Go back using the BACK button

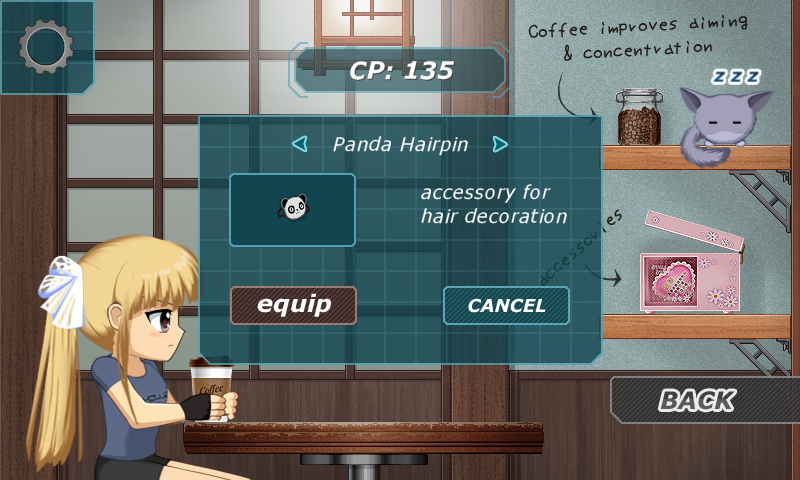pos(697,400)
